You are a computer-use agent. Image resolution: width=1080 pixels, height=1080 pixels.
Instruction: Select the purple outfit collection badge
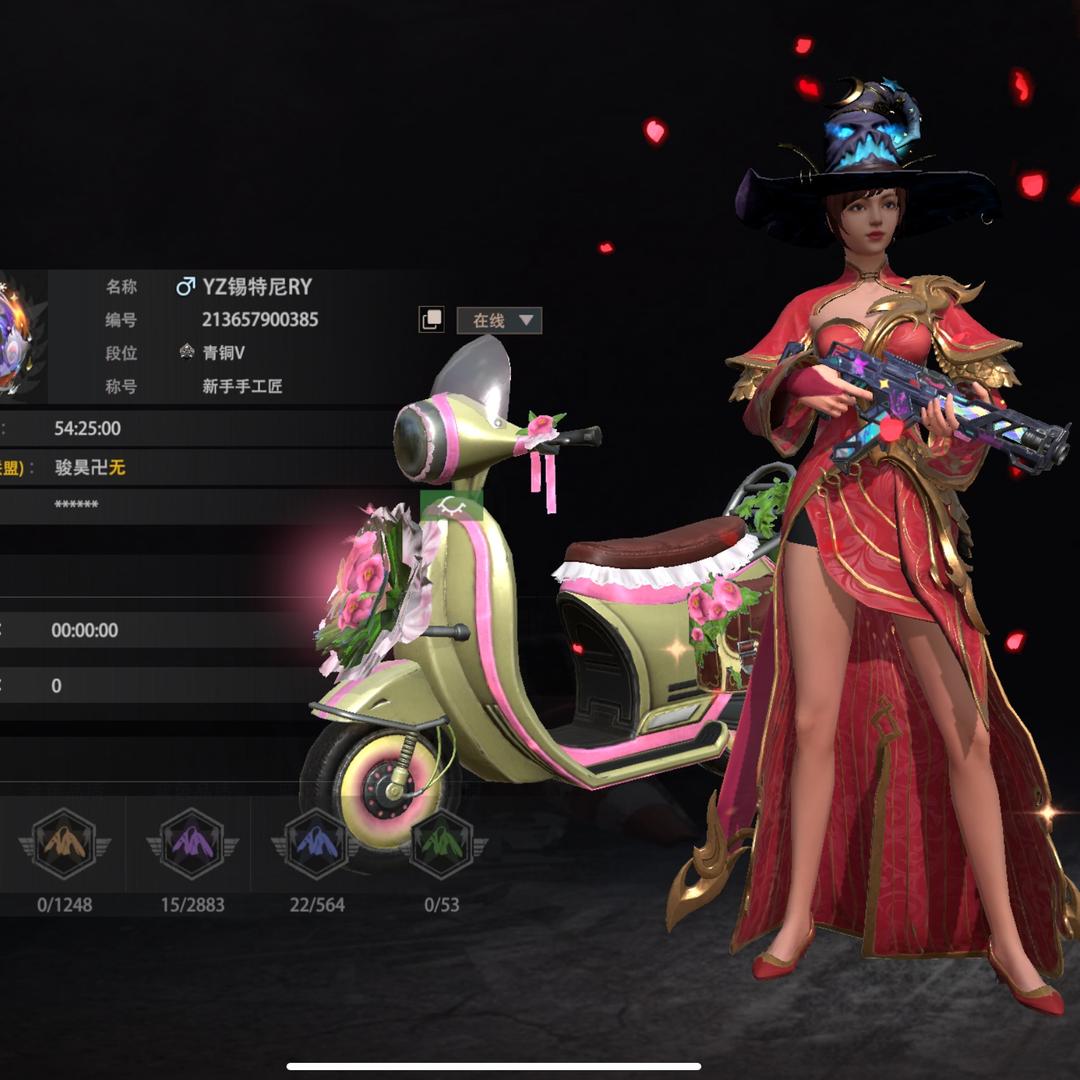[x=192, y=843]
